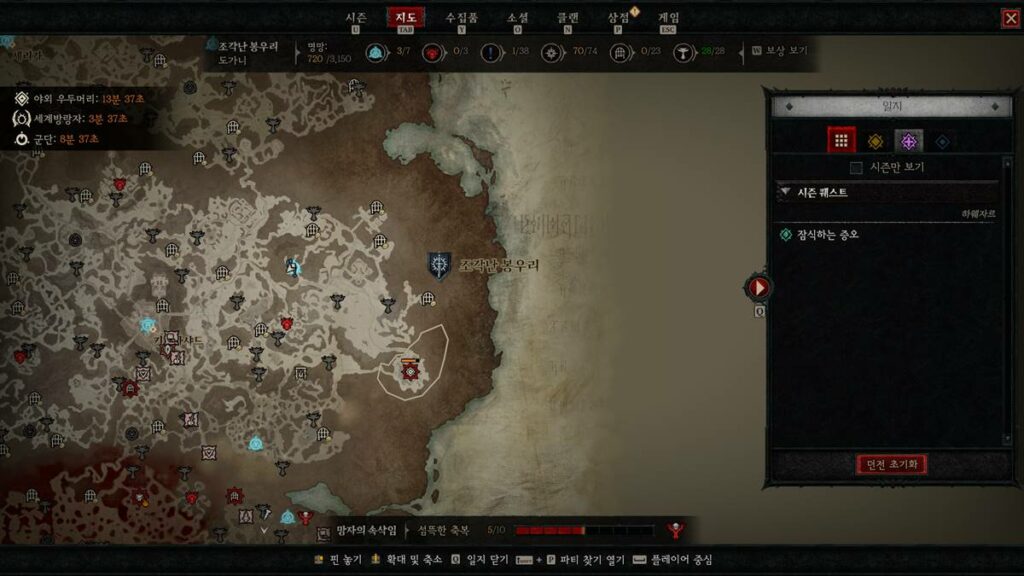Toggle the 시즌만 보기 checkbox
This screenshot has height=576, width=1024.
point(855,167)
